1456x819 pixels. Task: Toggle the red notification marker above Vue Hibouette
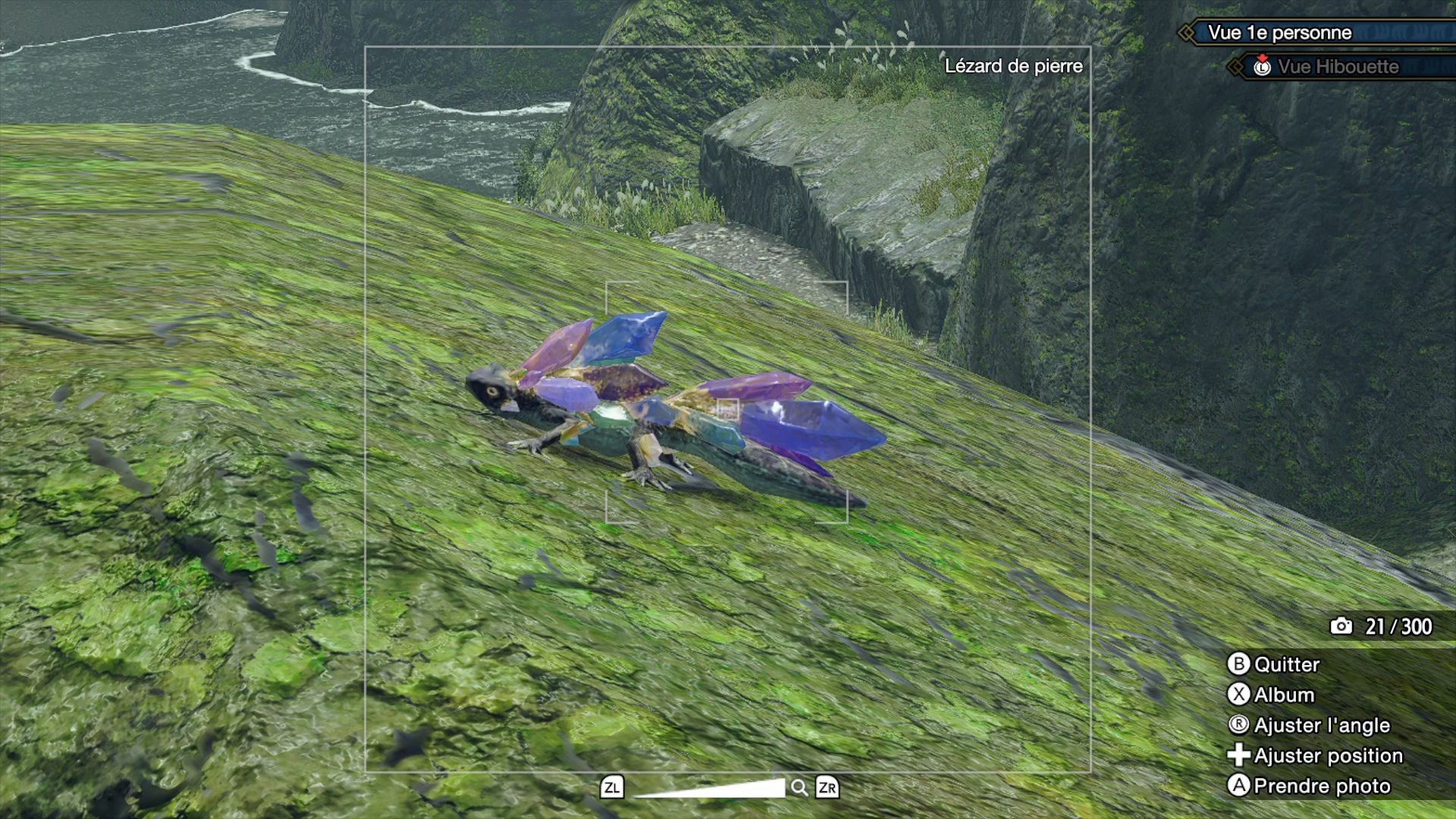click(x=1263, y=56)
